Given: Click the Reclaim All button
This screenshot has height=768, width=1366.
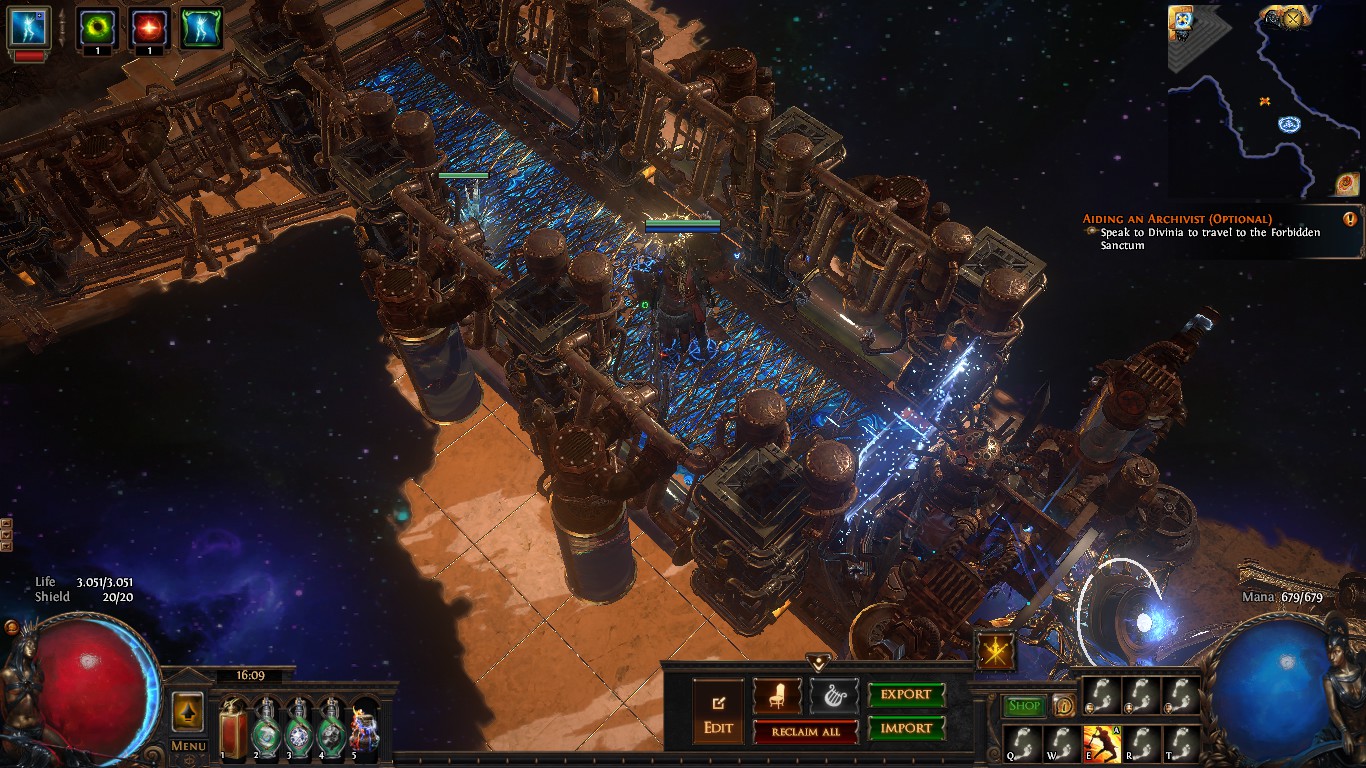Looking at the screenshot, I should pyautogui.click(x=805, y=731).
